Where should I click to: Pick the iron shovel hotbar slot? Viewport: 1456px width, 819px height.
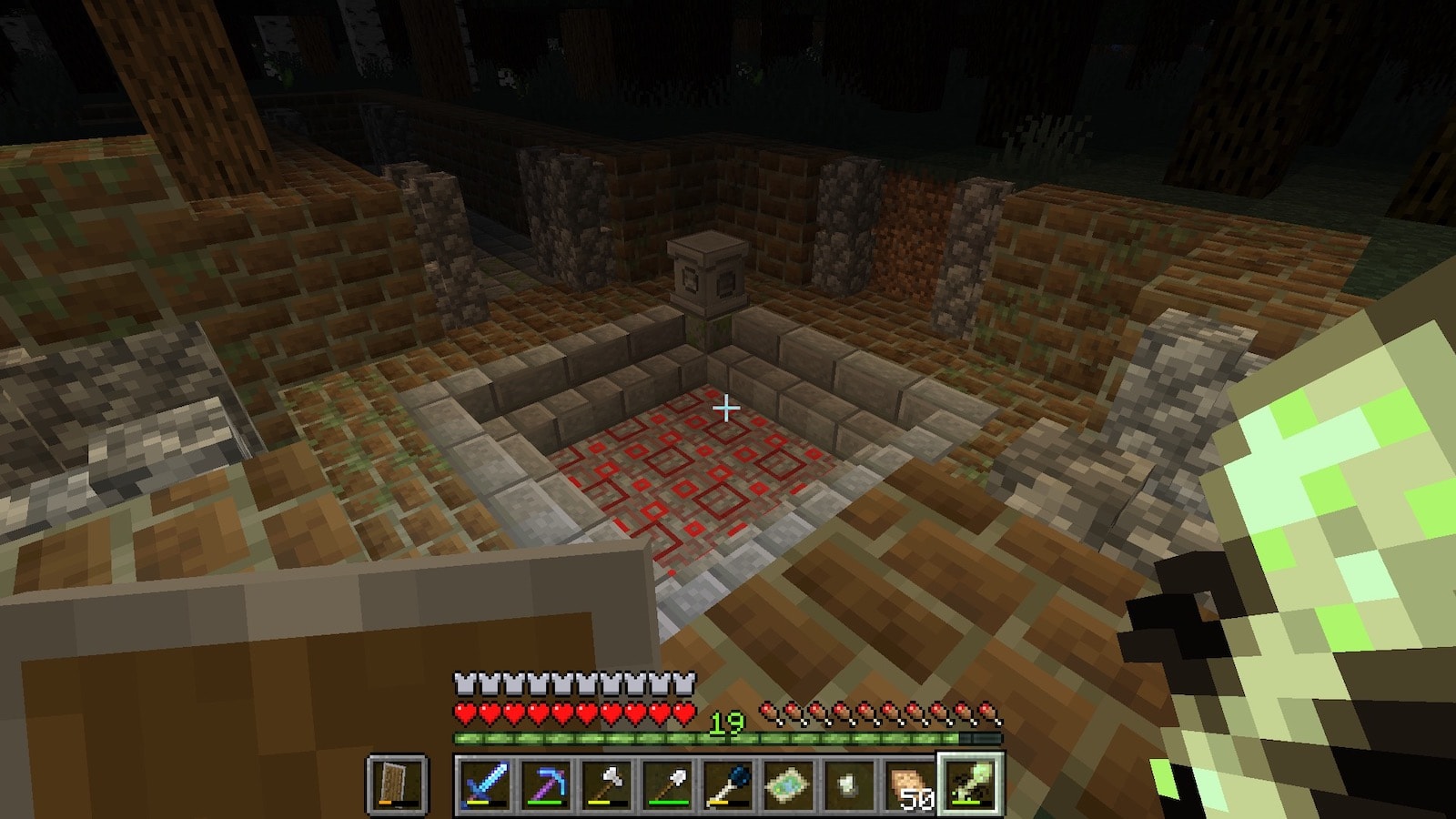(667, 784)
